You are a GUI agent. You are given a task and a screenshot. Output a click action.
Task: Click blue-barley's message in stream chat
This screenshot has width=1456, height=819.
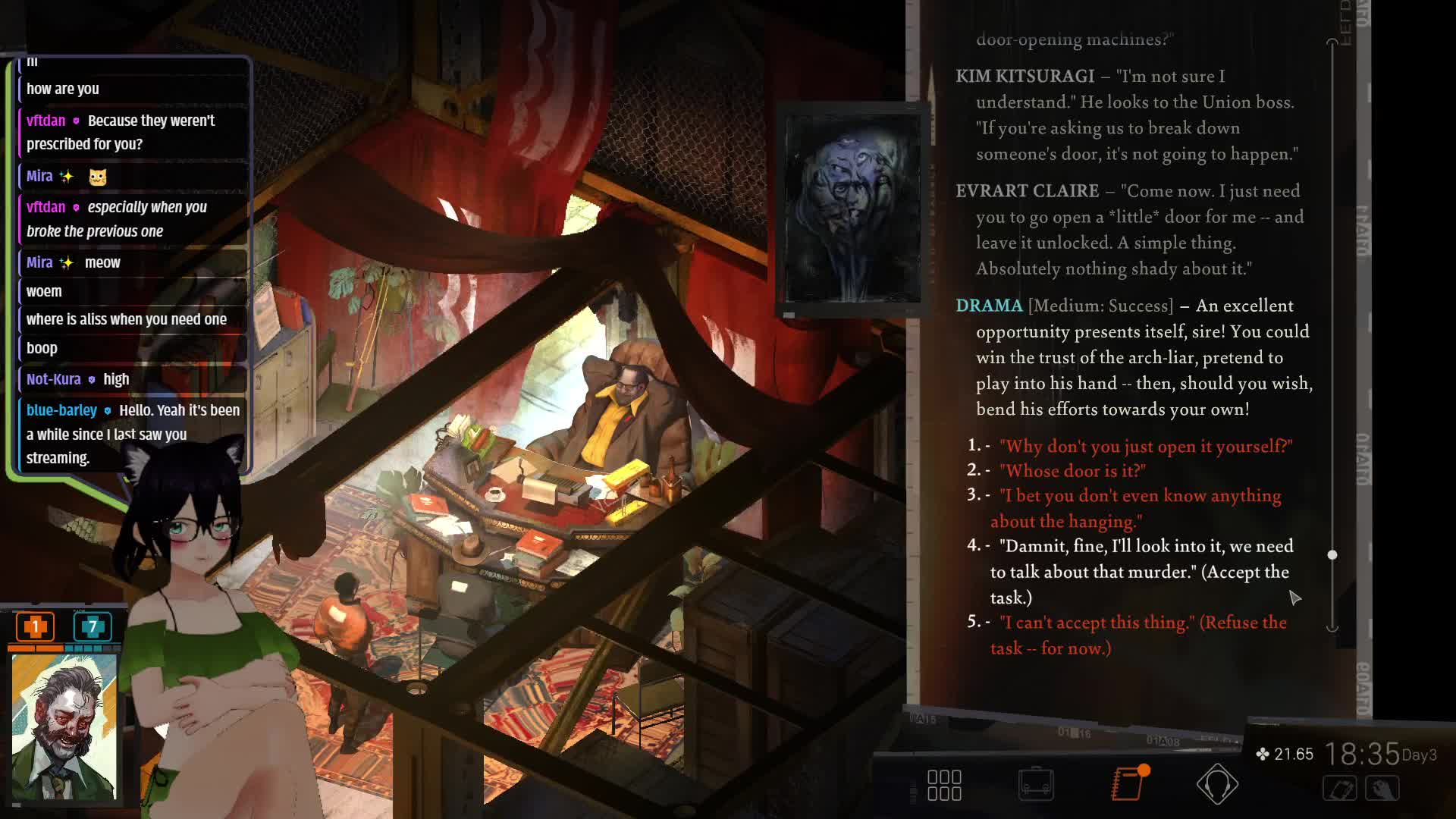133,434
